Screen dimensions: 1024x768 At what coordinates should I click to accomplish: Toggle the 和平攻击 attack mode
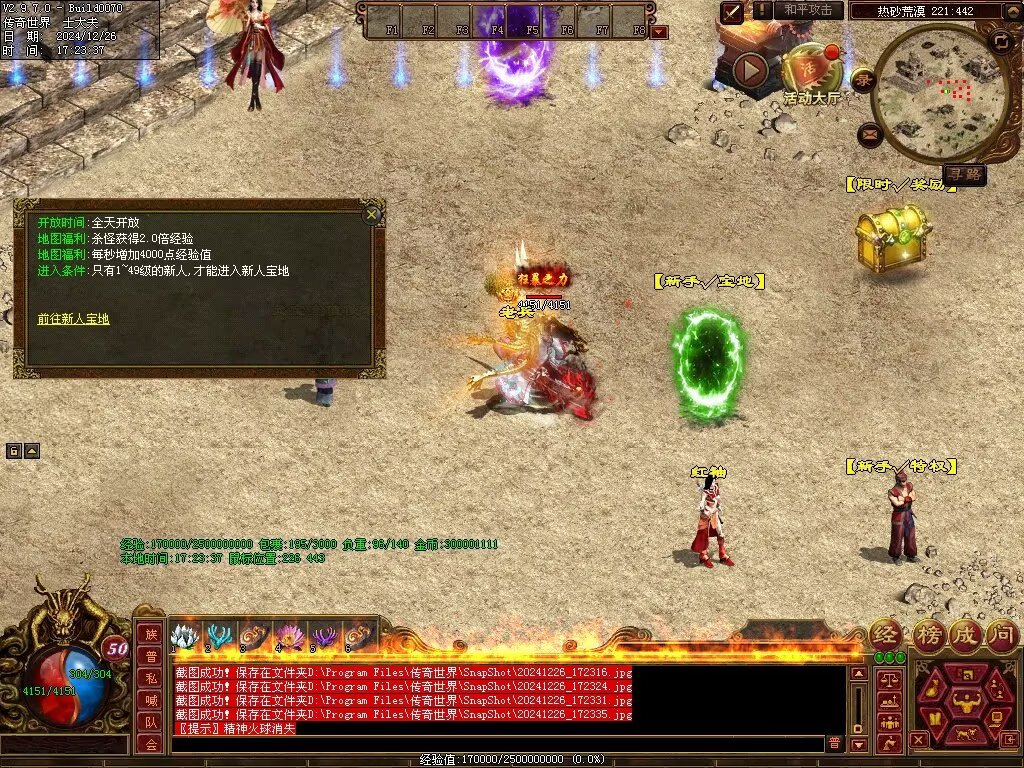click(808, 10)
